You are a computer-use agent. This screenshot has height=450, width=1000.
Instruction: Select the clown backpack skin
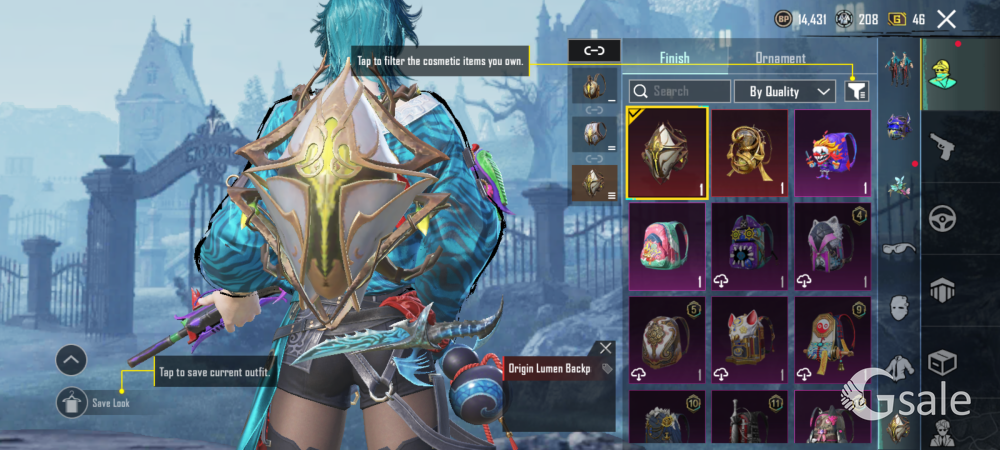(833, 153)
